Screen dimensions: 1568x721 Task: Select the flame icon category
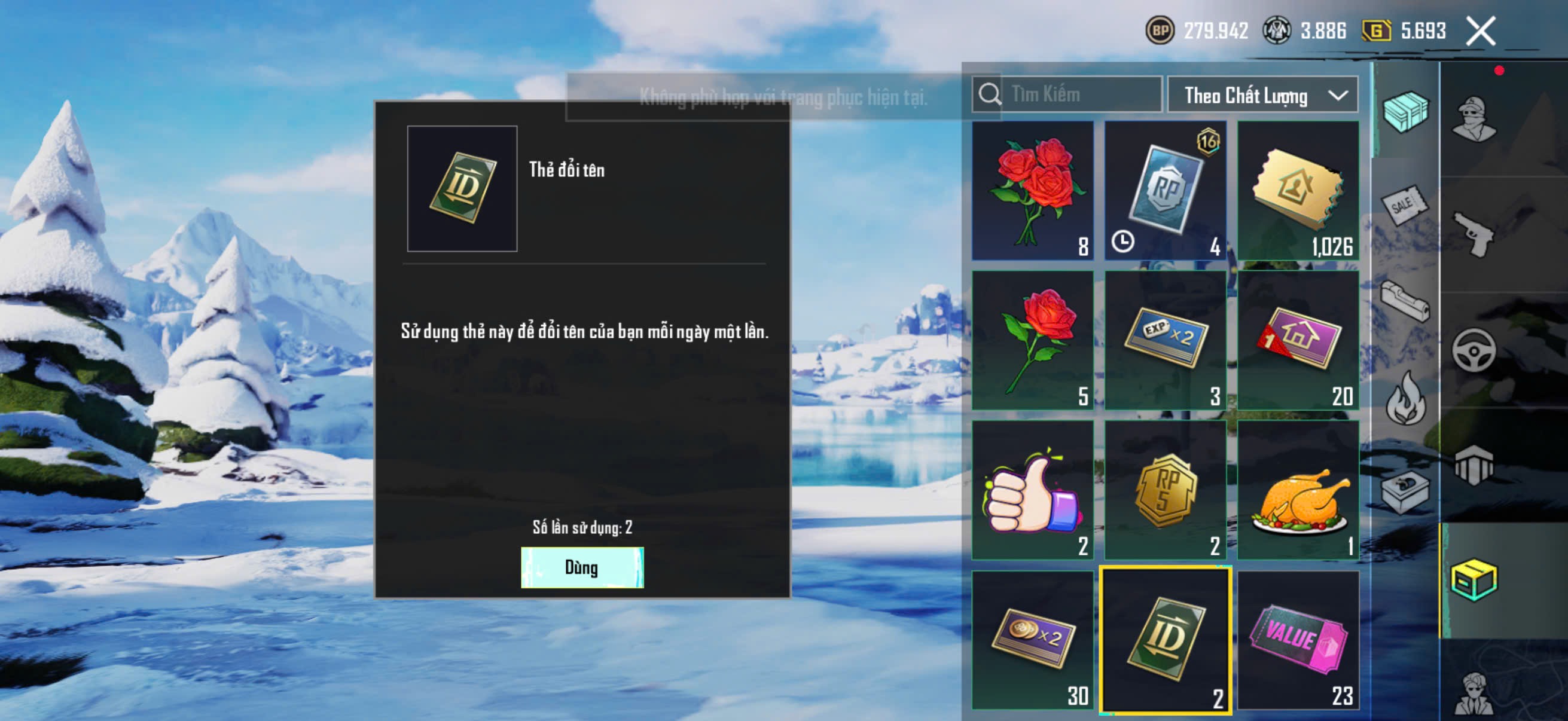[1404, 399]
